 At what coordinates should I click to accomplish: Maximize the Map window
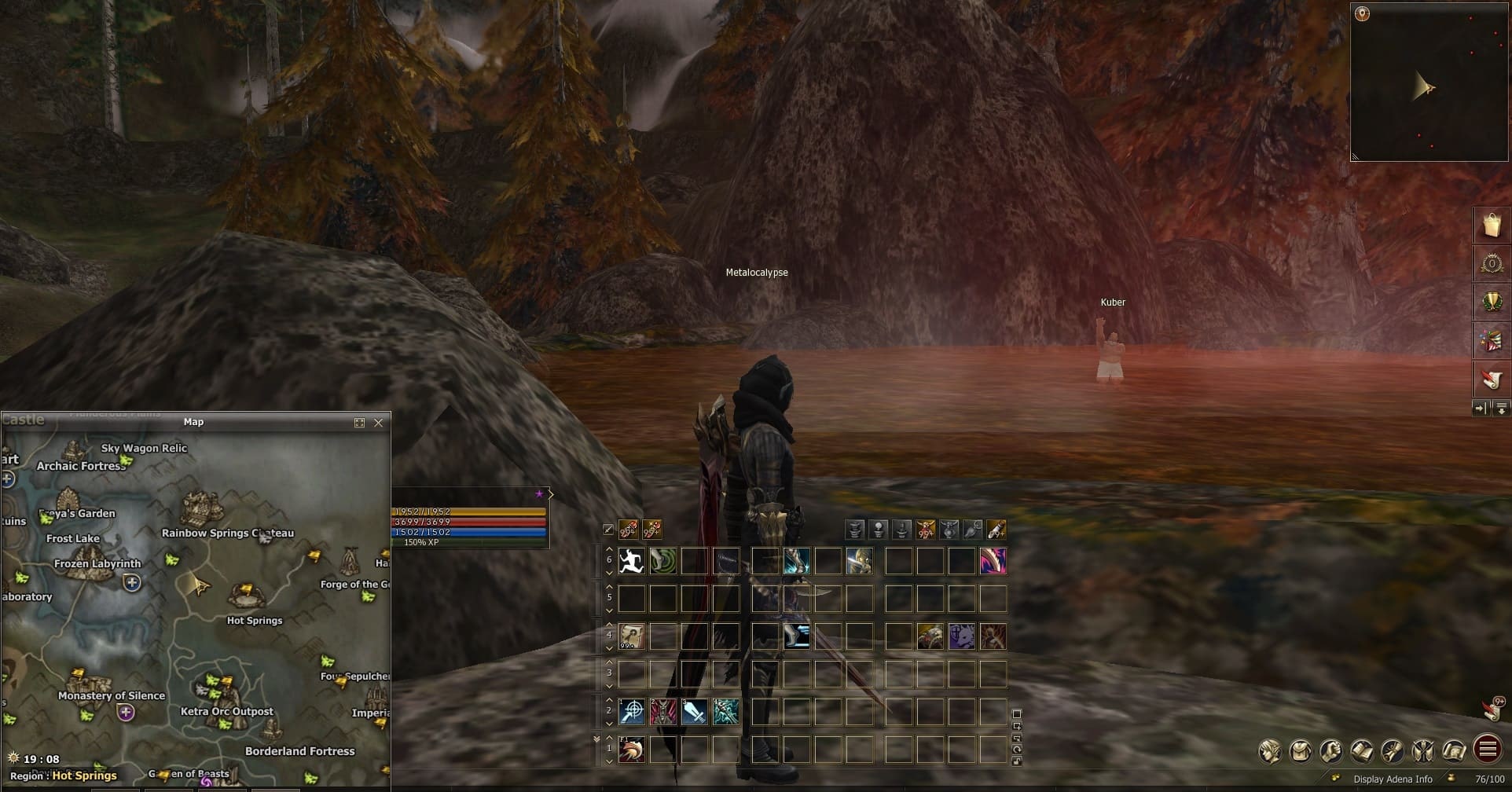(x=360, y=423)
